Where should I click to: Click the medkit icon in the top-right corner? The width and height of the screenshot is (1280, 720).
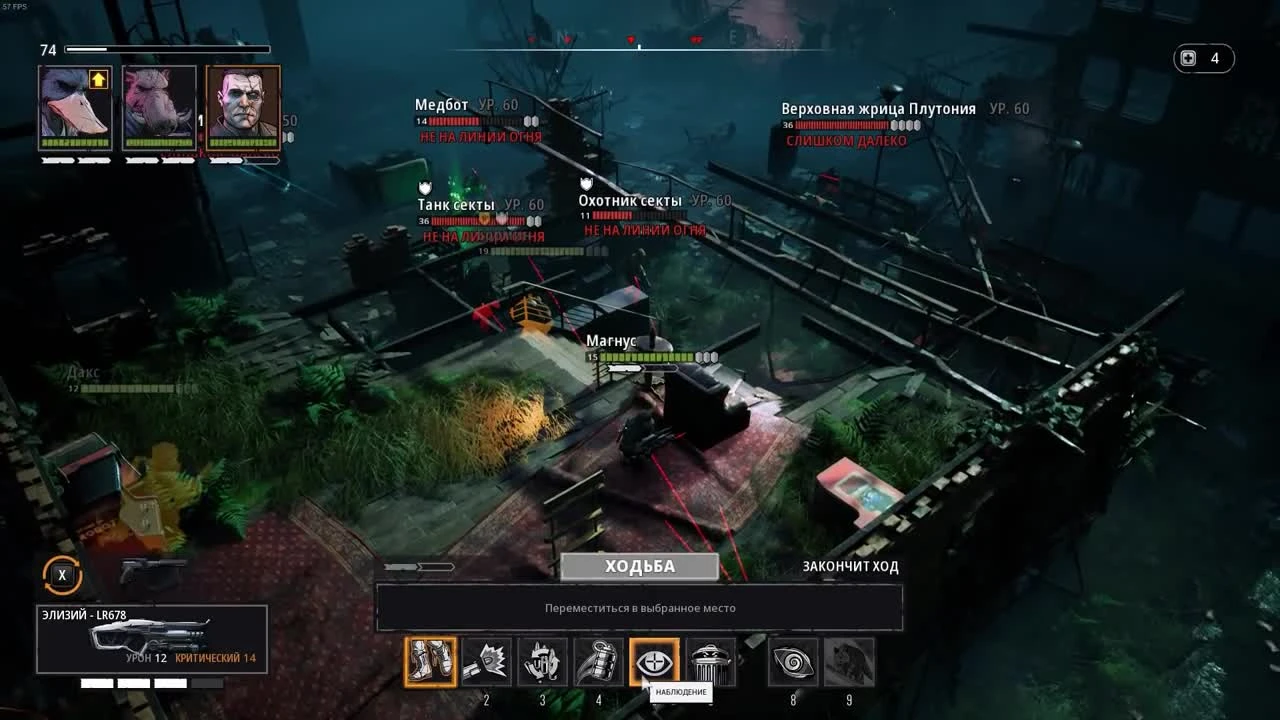coord(1189,58)
